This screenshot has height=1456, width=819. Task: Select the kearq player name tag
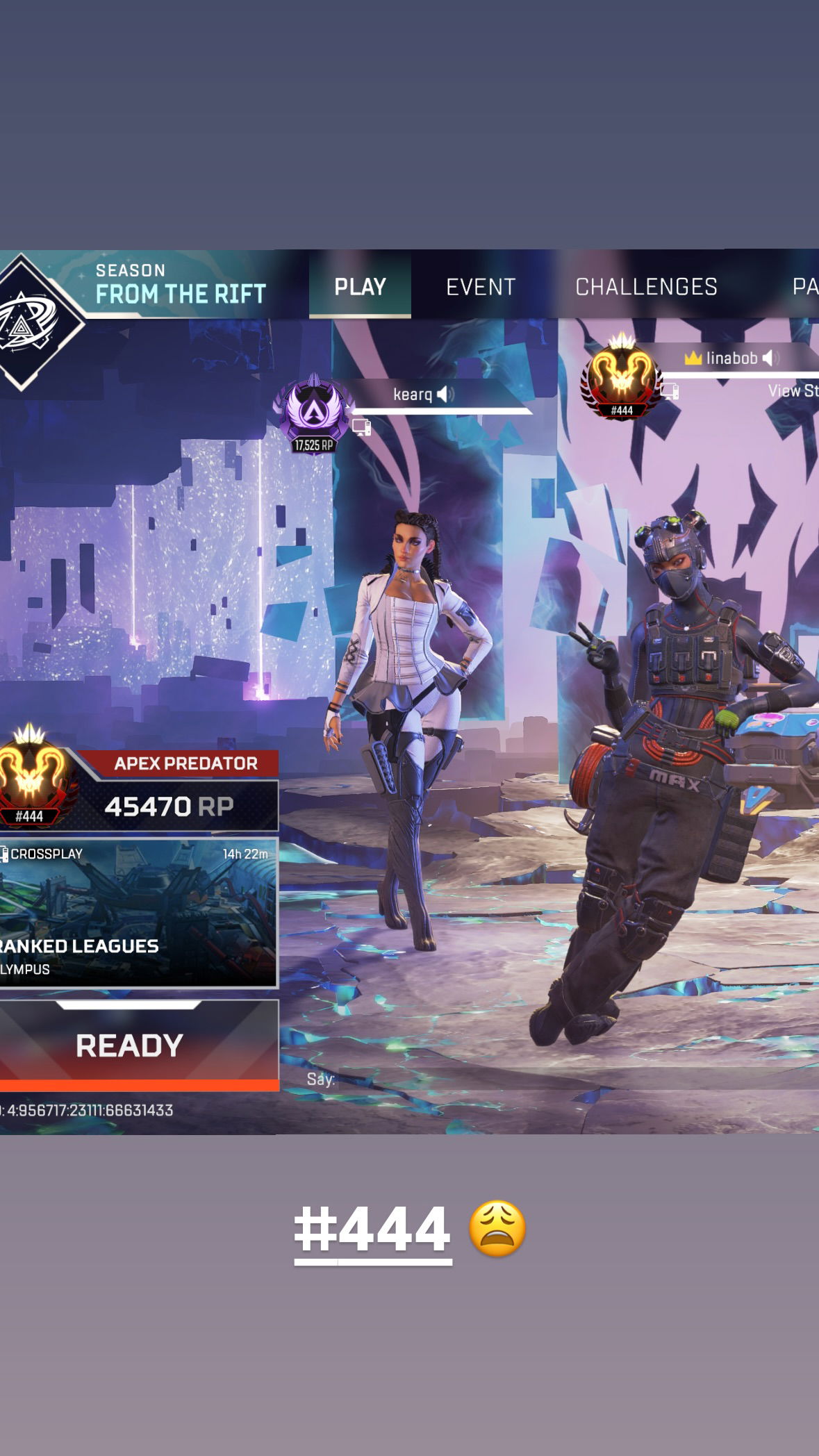[x=413, y=395]
